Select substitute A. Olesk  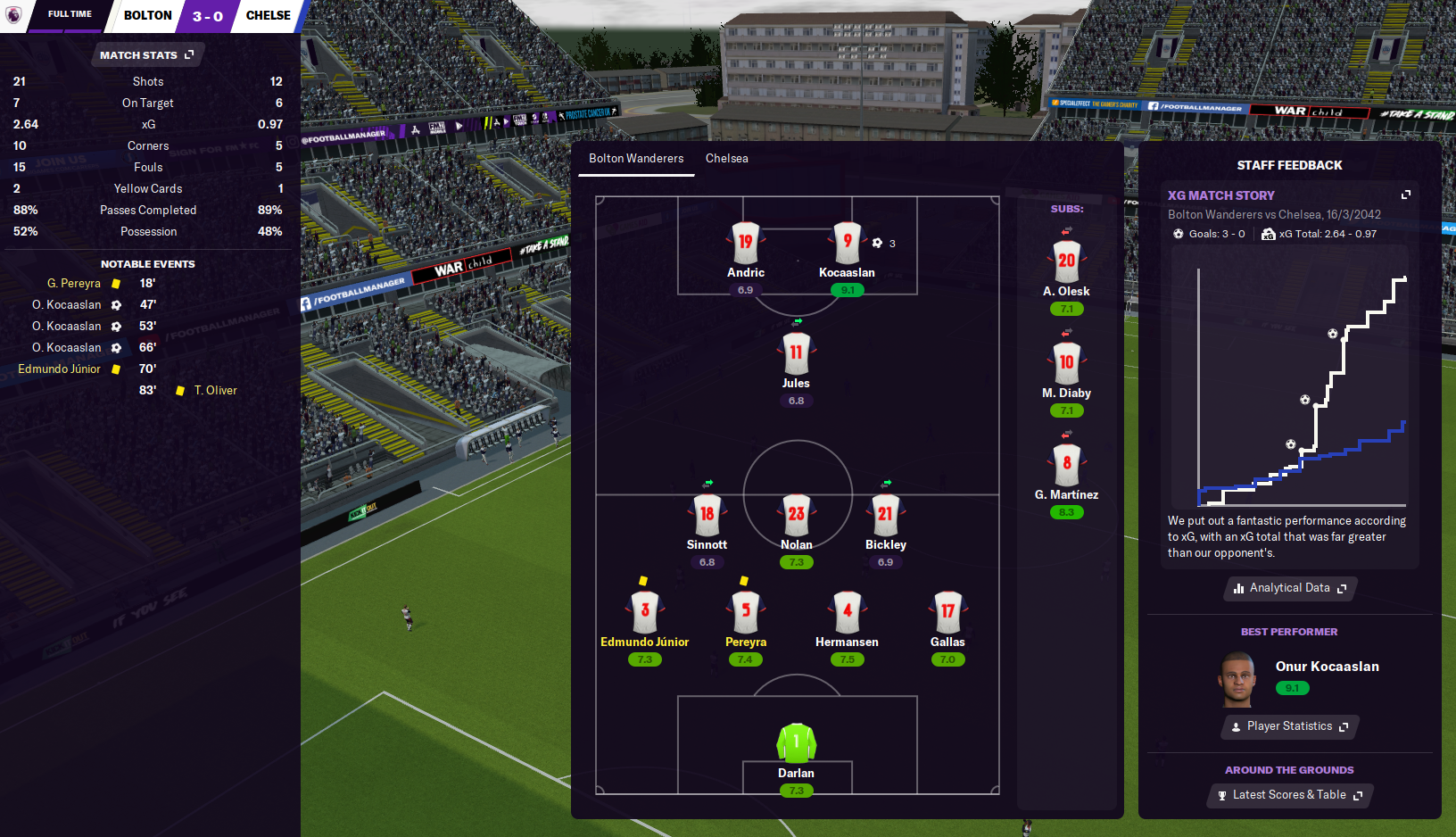pos(1066,262)
